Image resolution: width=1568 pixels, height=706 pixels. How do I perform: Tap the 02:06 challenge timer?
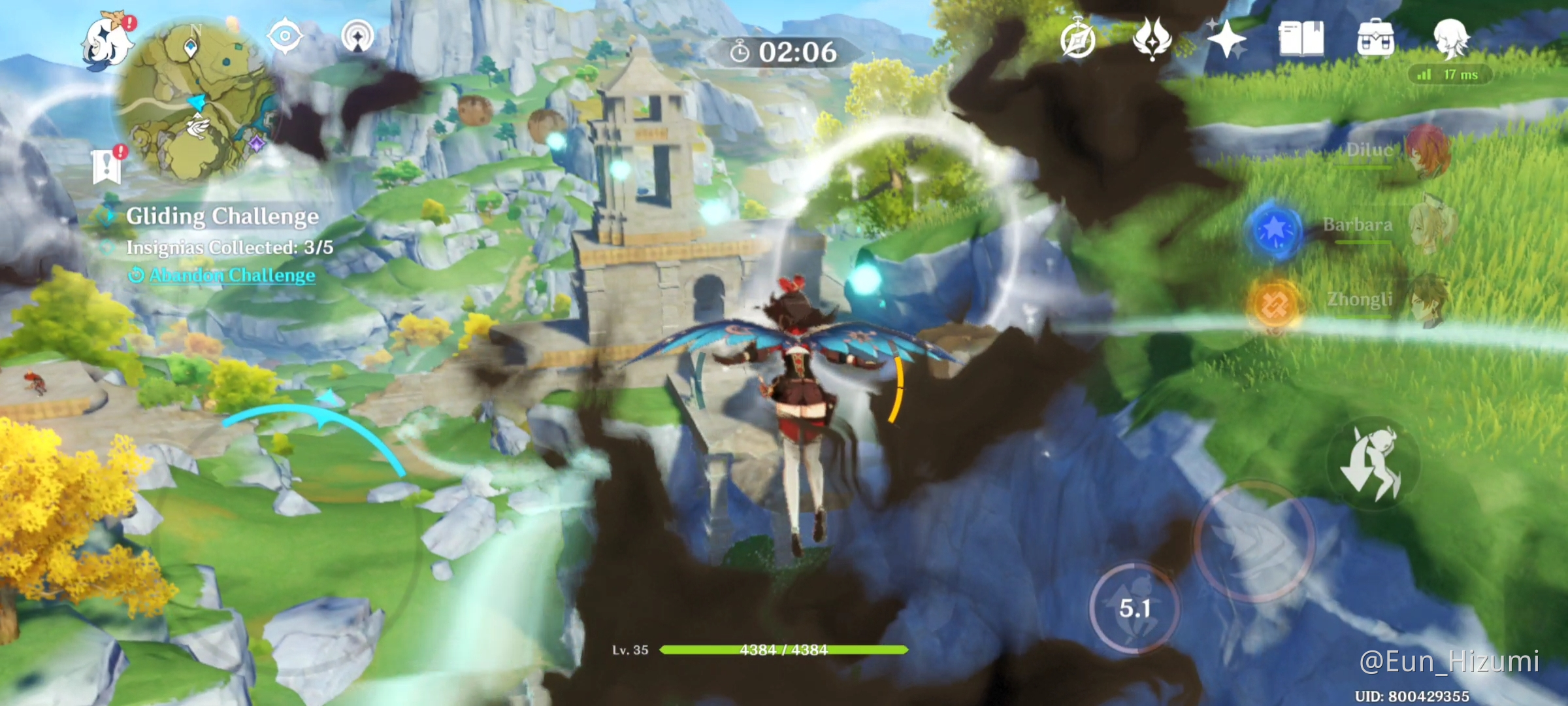click(791, 52)
